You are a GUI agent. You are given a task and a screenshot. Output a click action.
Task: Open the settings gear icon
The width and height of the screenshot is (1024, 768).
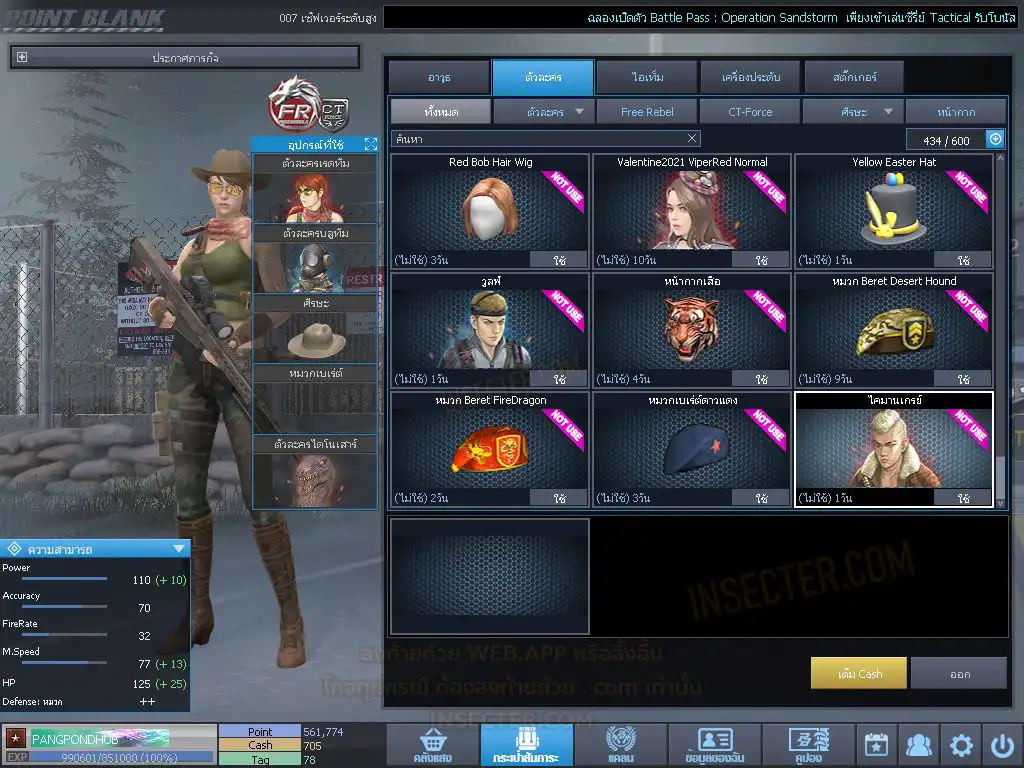click(x=961, y=745)
